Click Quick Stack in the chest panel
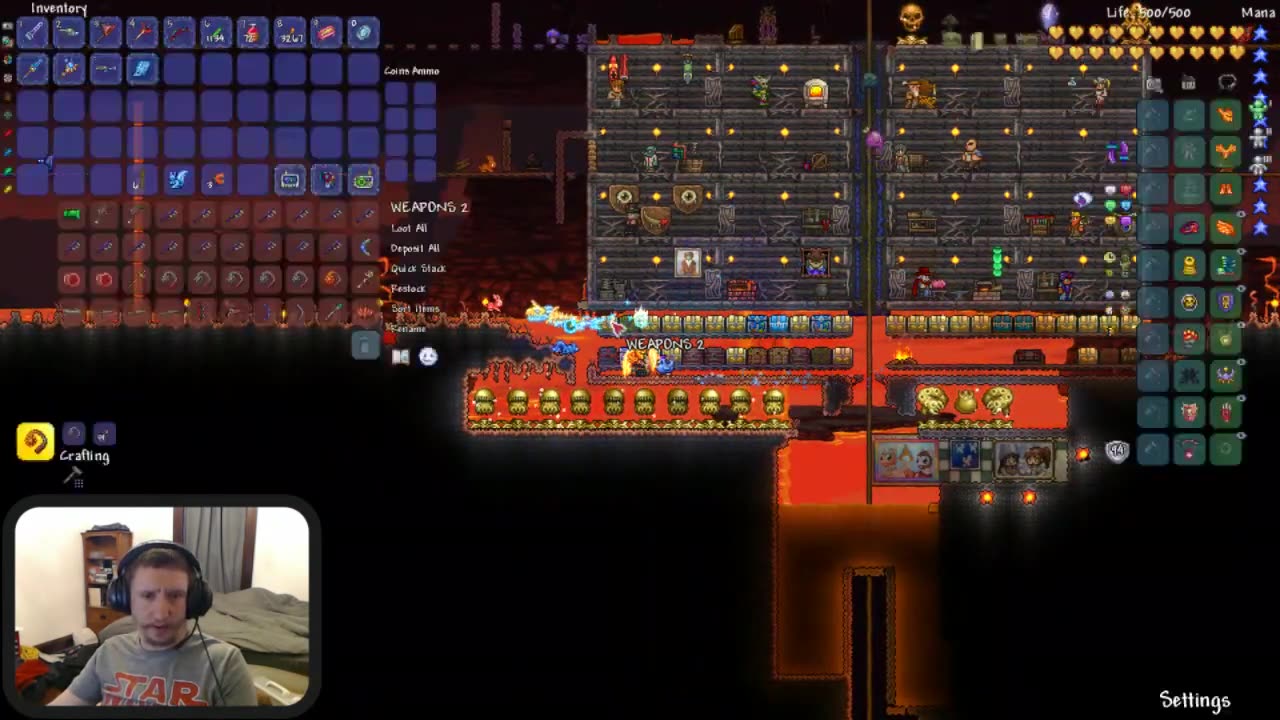The image size is (1280, 720). 418,268
